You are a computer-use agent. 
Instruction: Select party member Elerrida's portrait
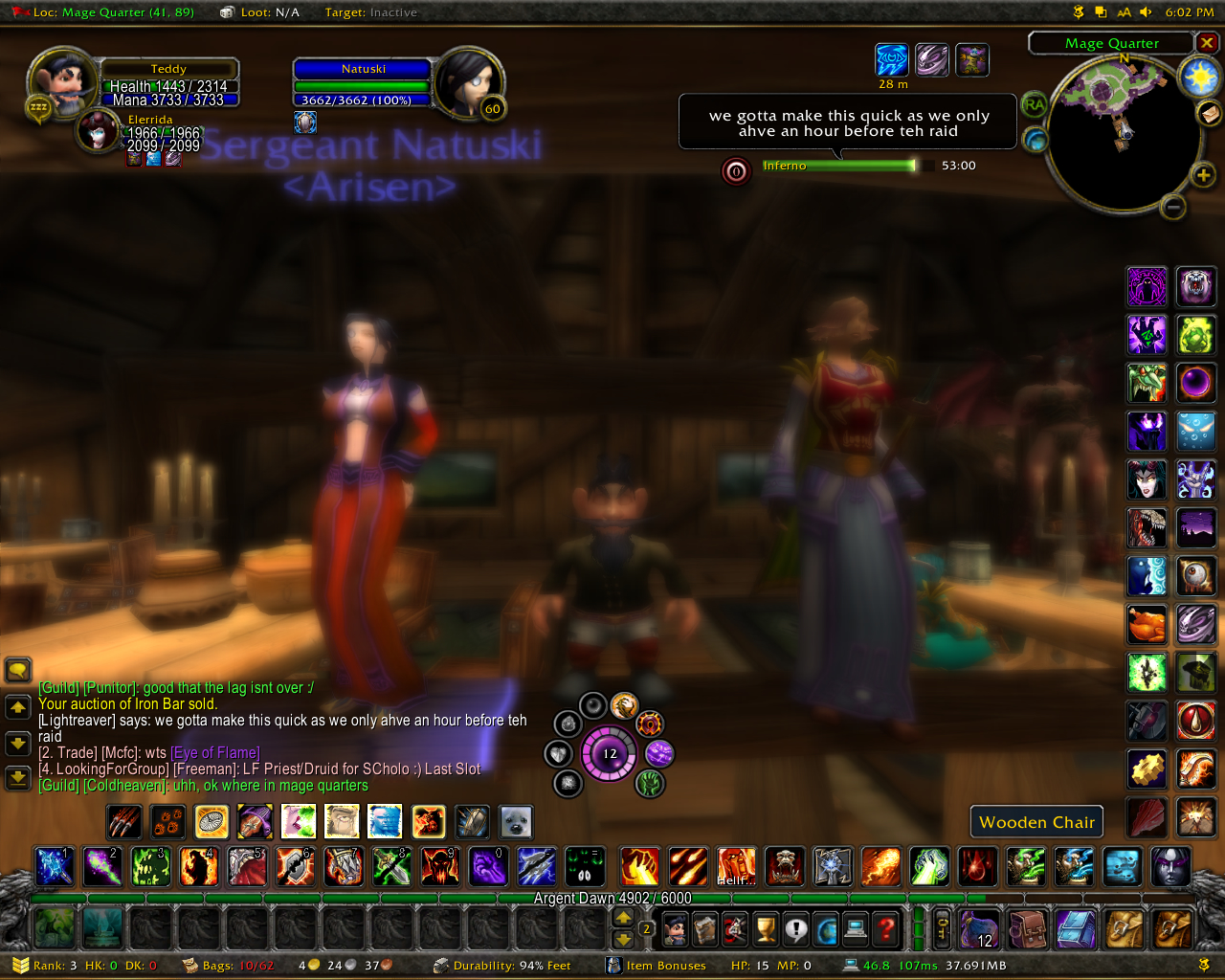pos(100,132)
